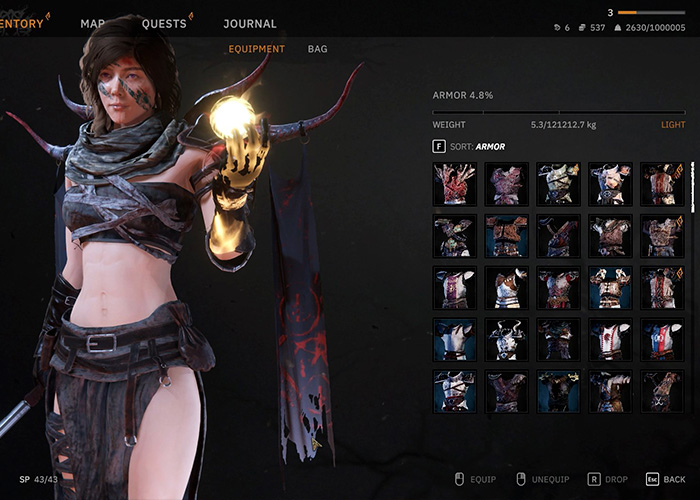The height and width of the screenshot is (500, 700).
Task: Select the white tabard with red emblem
Action: pos(609,340)
